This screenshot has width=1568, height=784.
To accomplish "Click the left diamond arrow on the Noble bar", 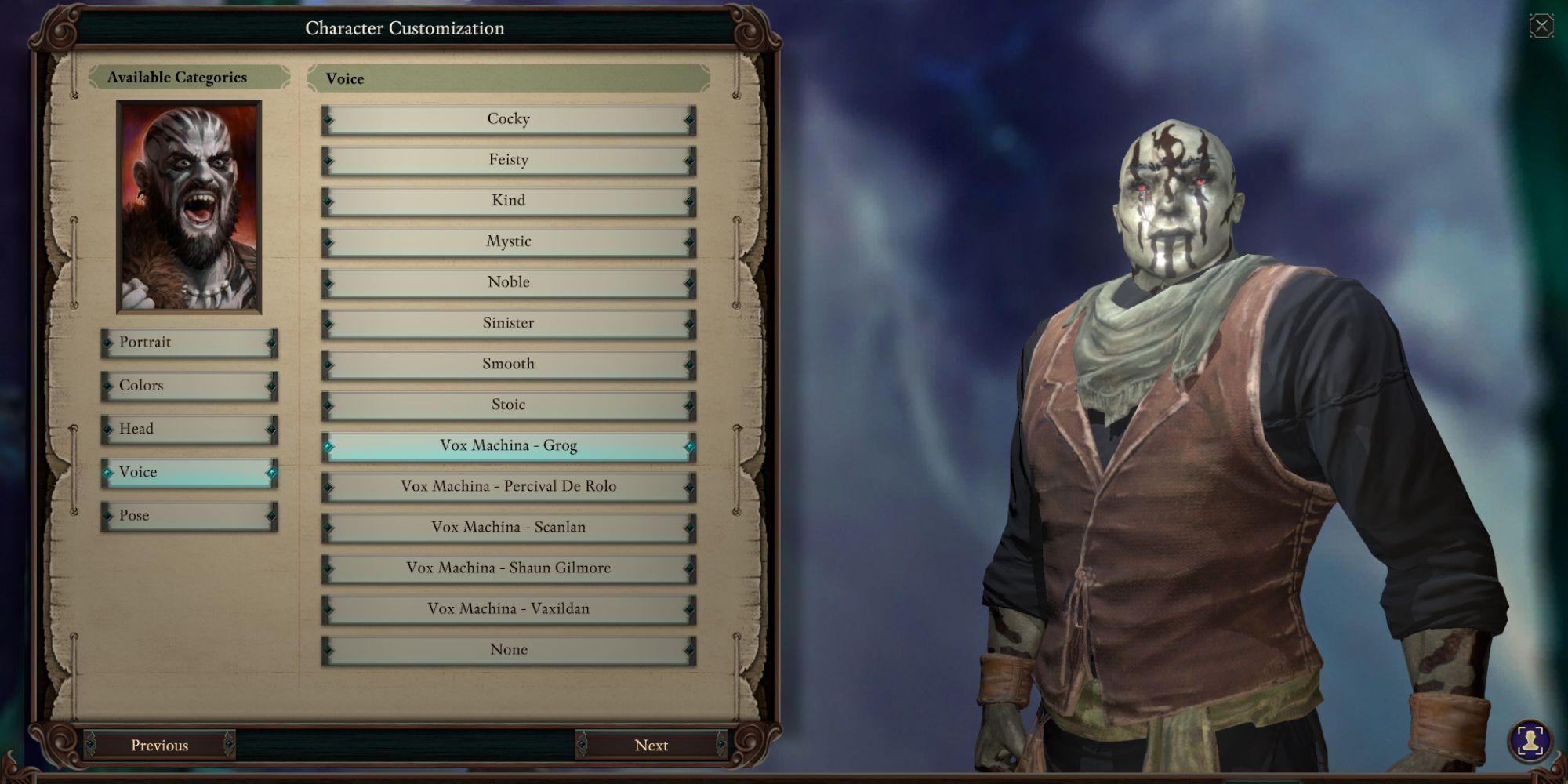I will (329, 281).
